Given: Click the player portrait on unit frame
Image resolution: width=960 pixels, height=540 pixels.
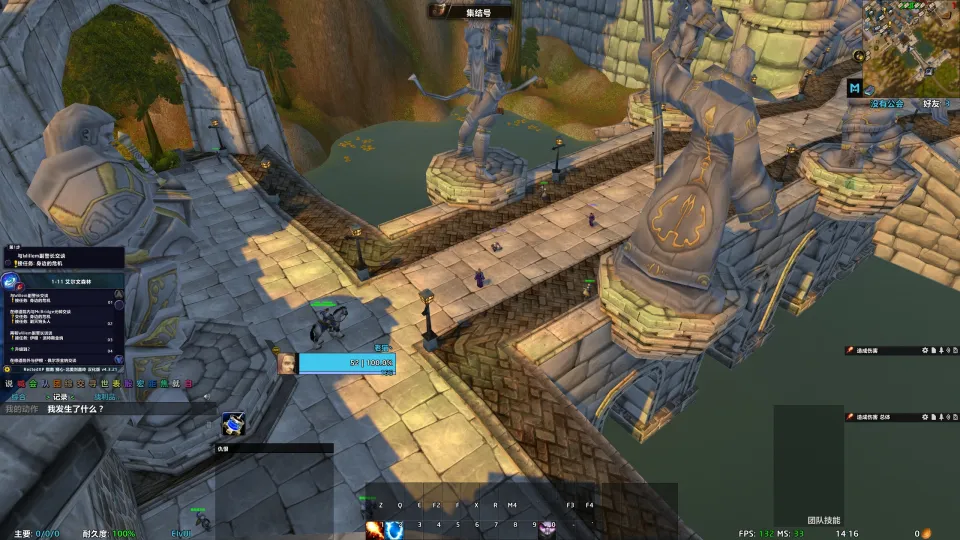Looking at the screenshot, I should tap(287, 363).
